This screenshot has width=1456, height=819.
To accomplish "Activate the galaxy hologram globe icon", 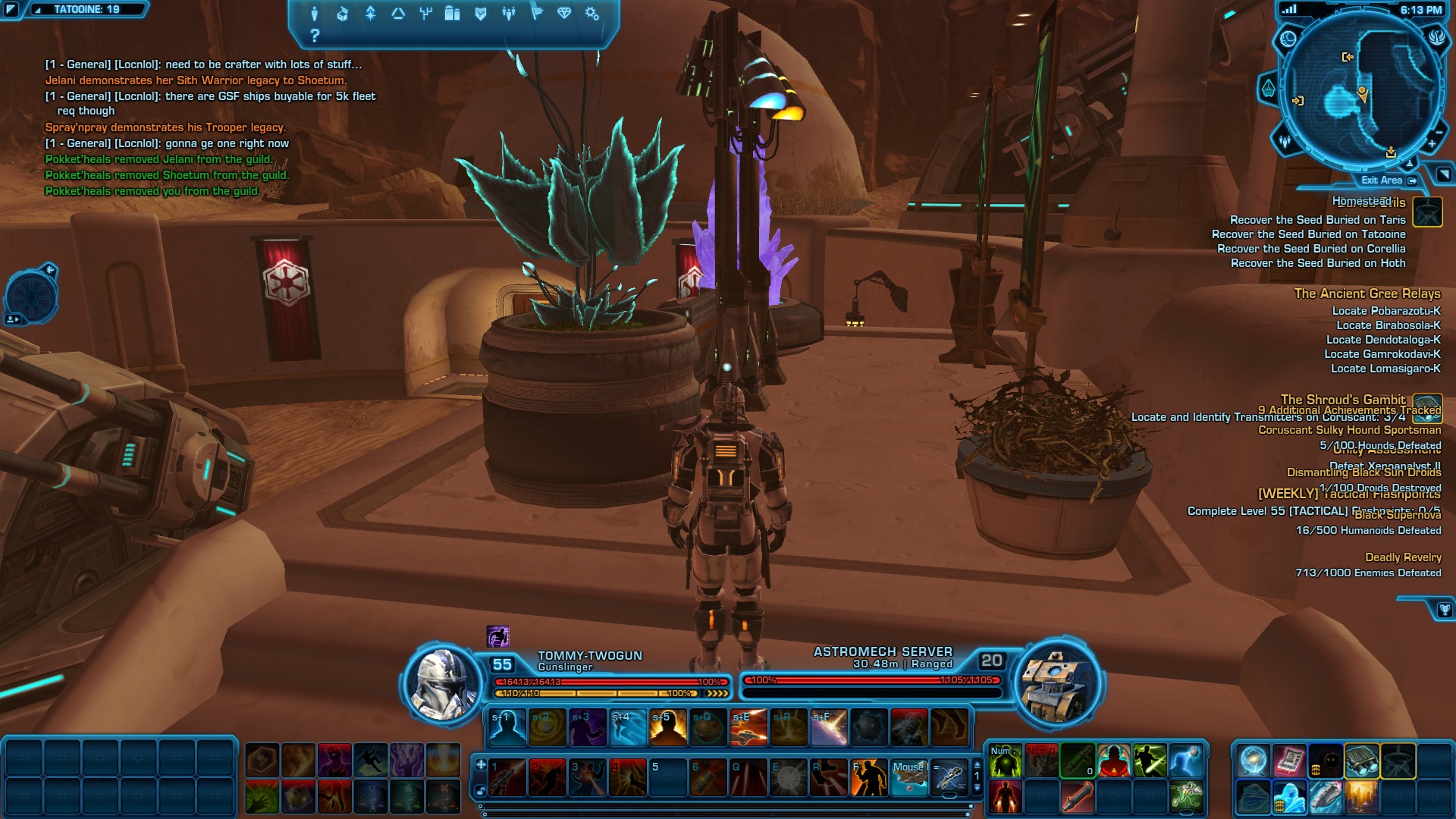I will click(x=1253, y=761).
